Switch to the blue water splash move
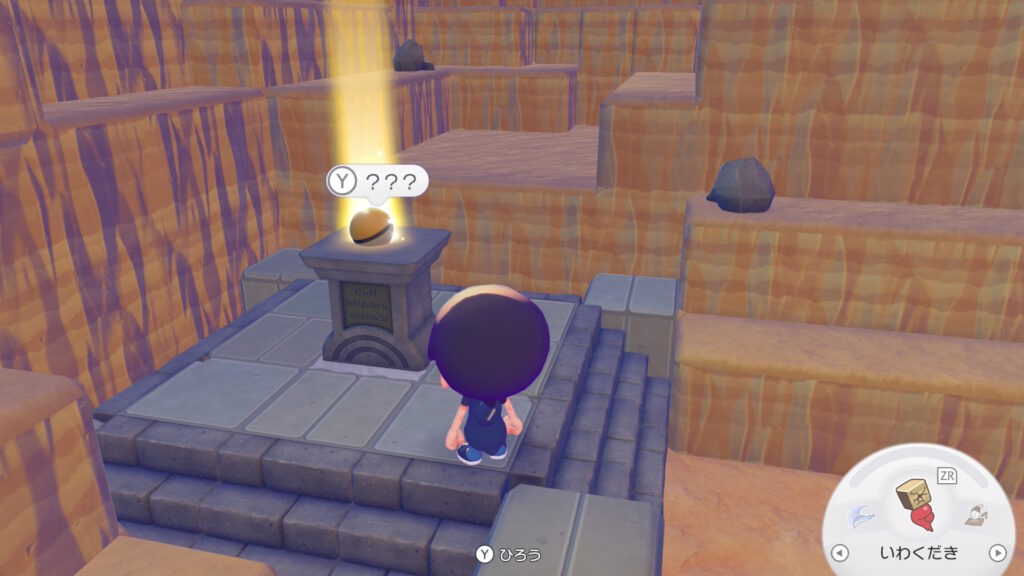This screenshot has width=1024, height=576. pyautogui.click(x=860, y=517)
